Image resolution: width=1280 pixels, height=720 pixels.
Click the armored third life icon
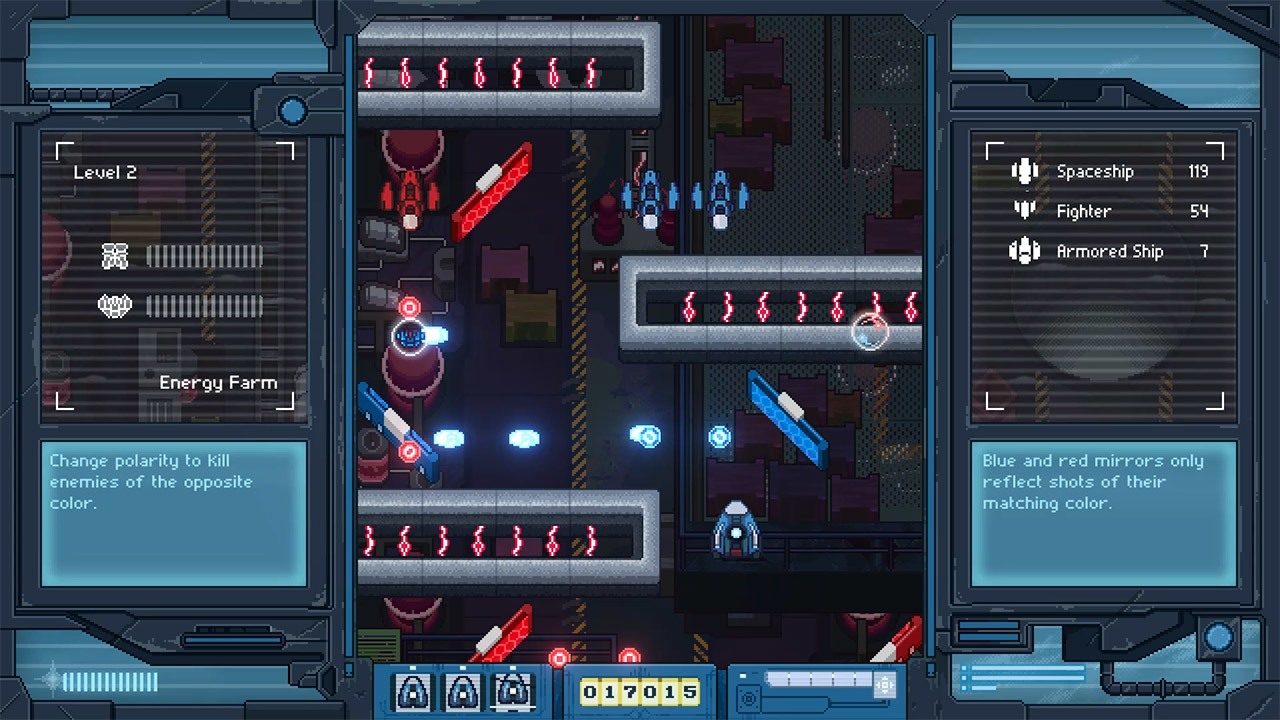(x=512, y=690)
